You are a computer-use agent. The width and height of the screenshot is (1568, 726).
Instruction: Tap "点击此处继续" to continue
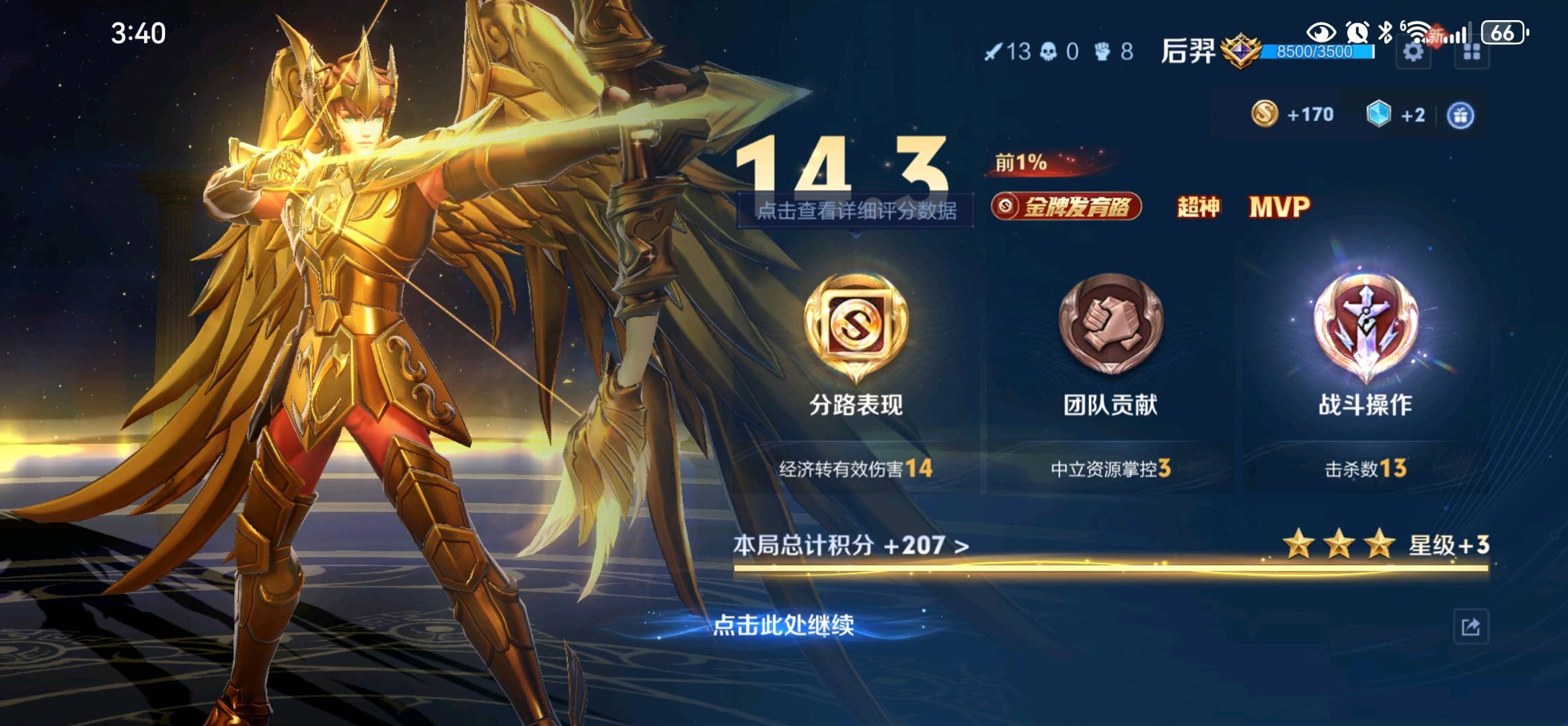783,625
